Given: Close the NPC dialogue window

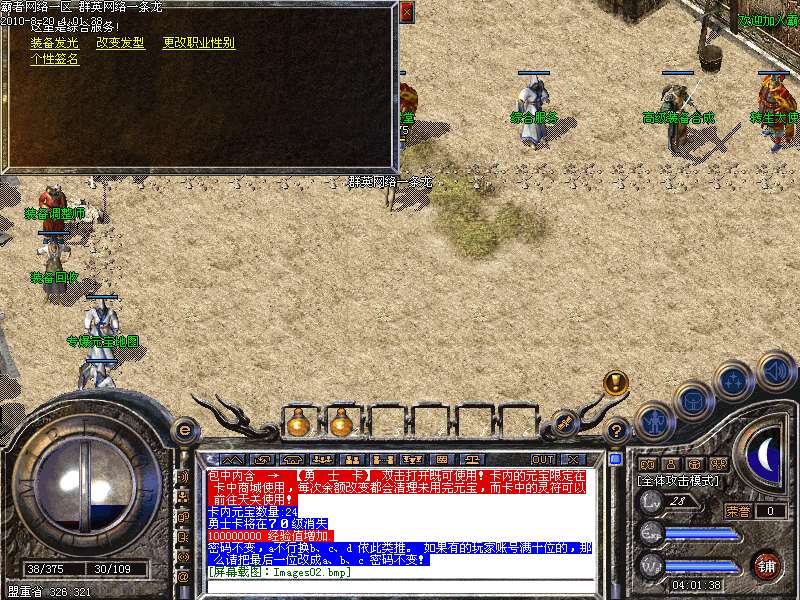Looking at the screenshot, I should tap(406, 13).
